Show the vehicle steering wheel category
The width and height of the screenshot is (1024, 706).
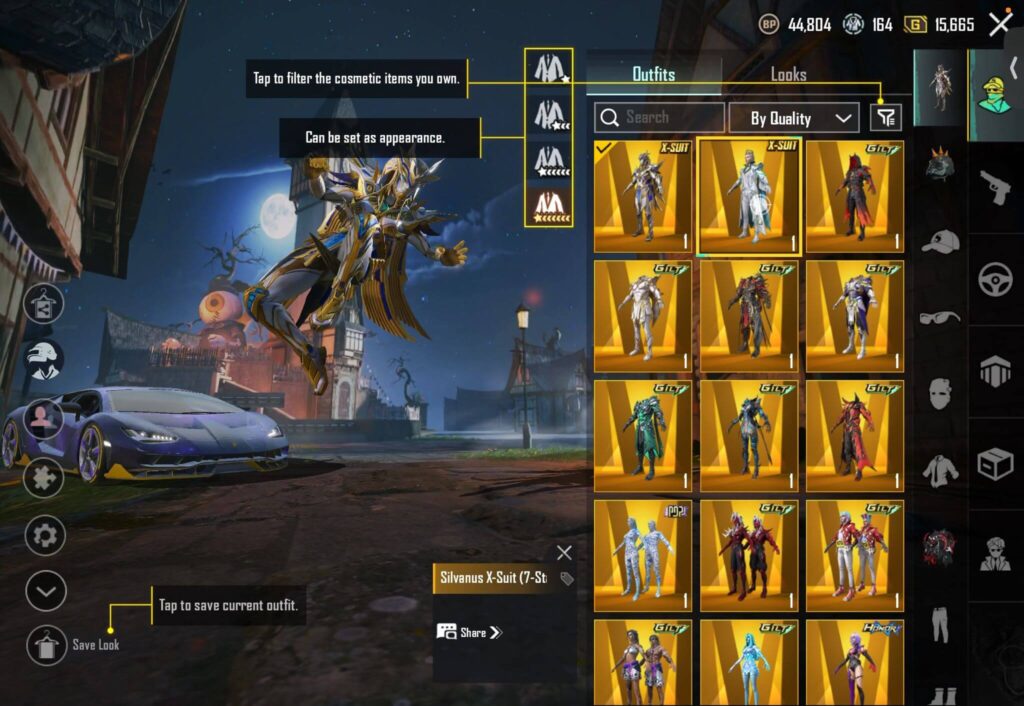pos(995,278)
